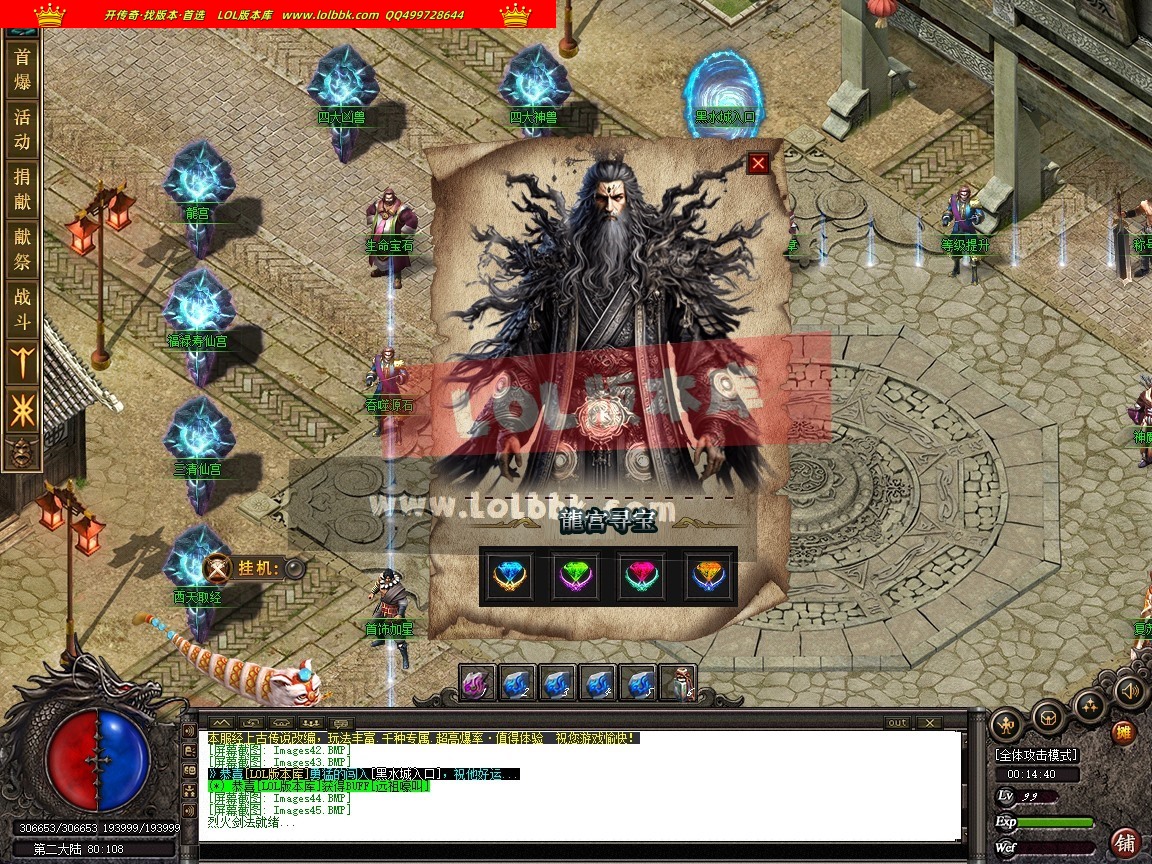Close the chat panel with its X button
This screenshot has width=1152, height=864.
click(929, 722)
